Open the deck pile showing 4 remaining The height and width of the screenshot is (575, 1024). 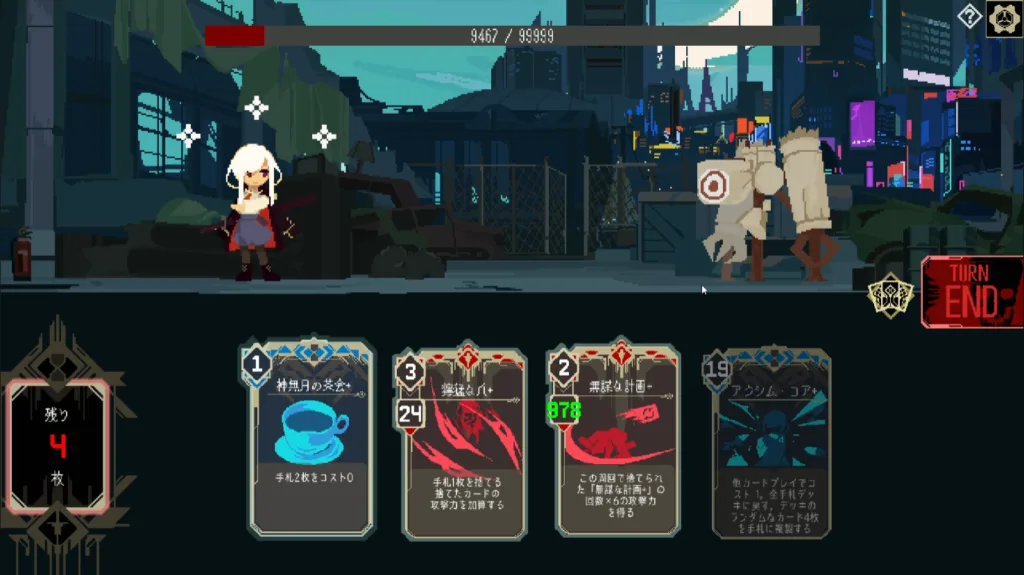(58, 445)
